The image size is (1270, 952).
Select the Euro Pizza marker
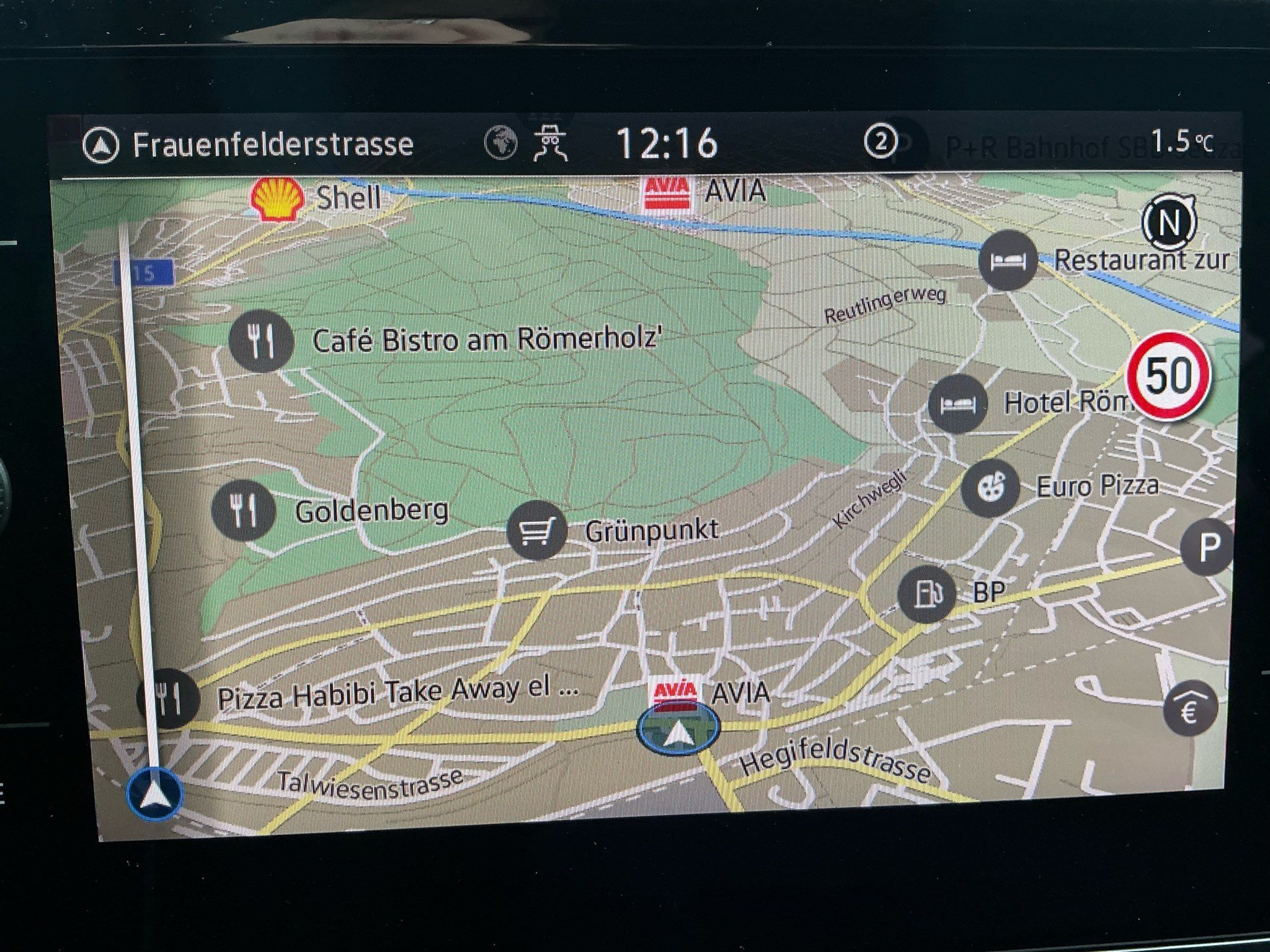coord(991,488)
